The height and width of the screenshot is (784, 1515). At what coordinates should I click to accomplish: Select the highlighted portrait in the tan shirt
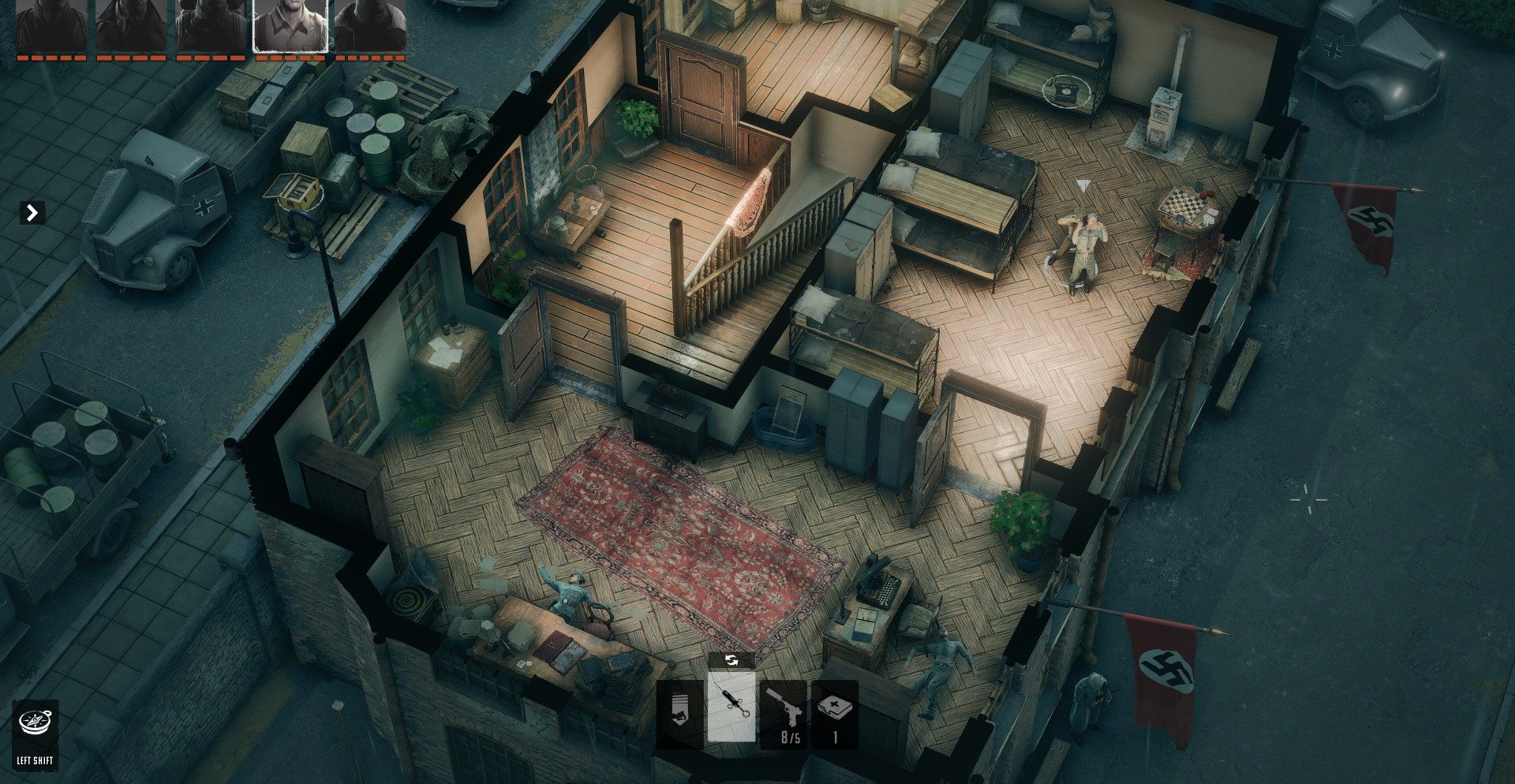290,26
